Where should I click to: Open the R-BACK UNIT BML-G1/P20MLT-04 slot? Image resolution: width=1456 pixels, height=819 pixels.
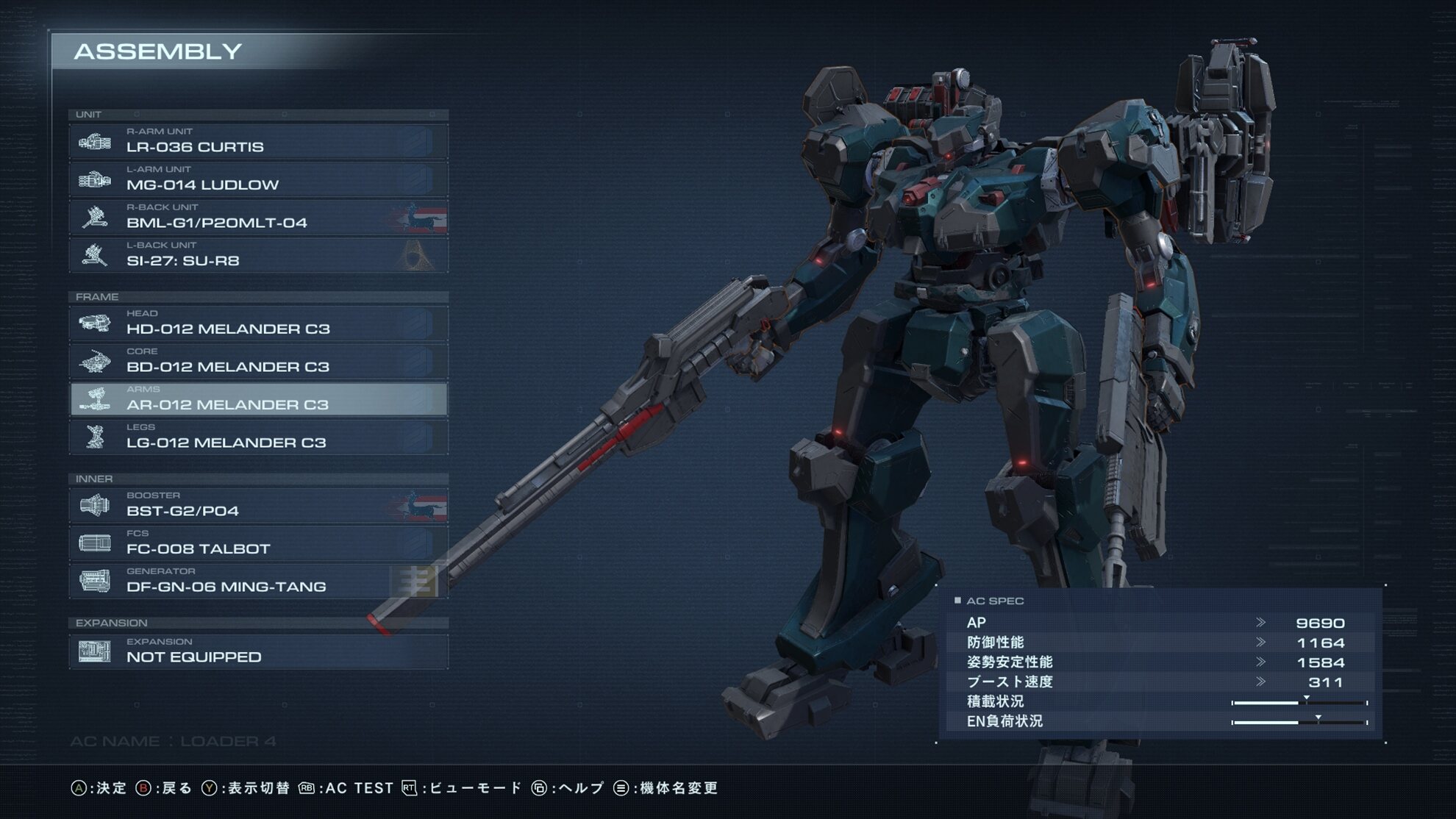click(258, 218)
